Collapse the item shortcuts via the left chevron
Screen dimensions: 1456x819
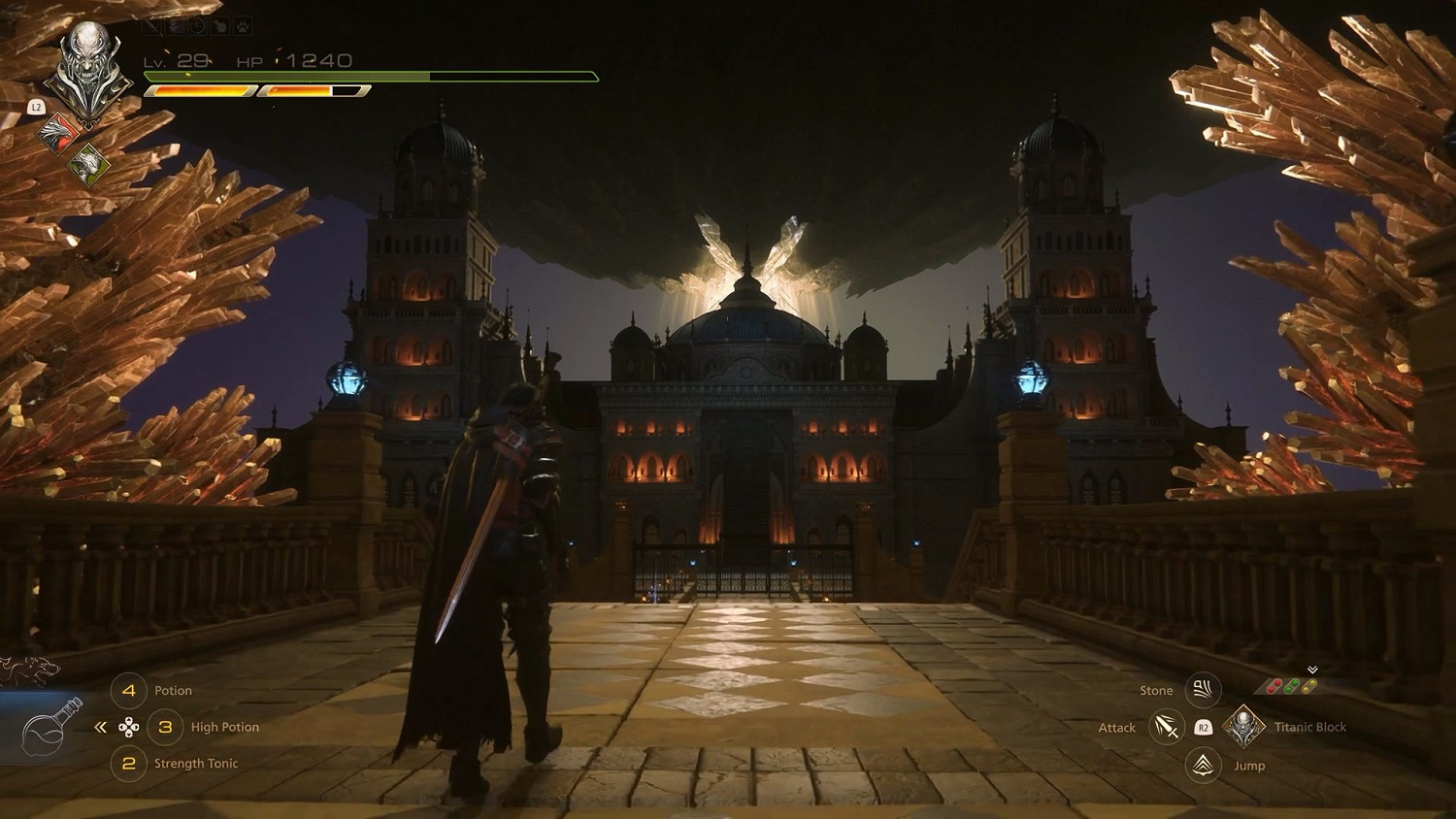tap(100, 726)
